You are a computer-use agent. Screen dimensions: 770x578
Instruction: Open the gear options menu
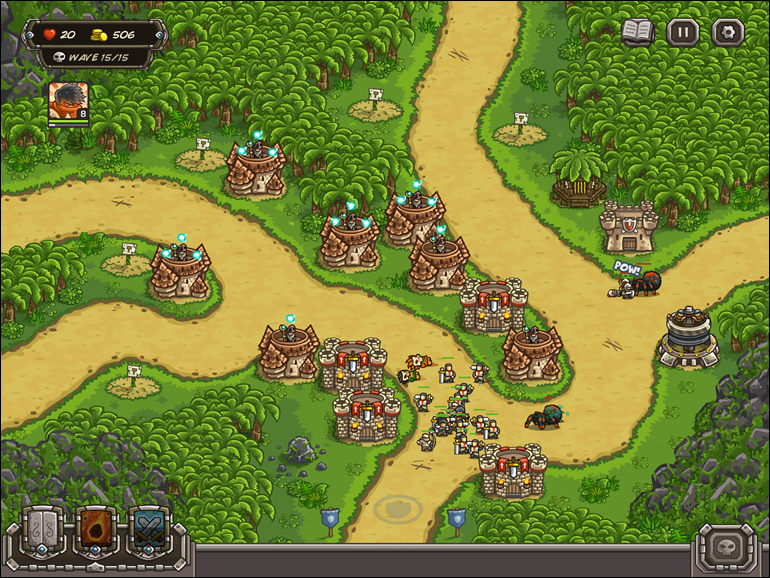tap(727, 32)
